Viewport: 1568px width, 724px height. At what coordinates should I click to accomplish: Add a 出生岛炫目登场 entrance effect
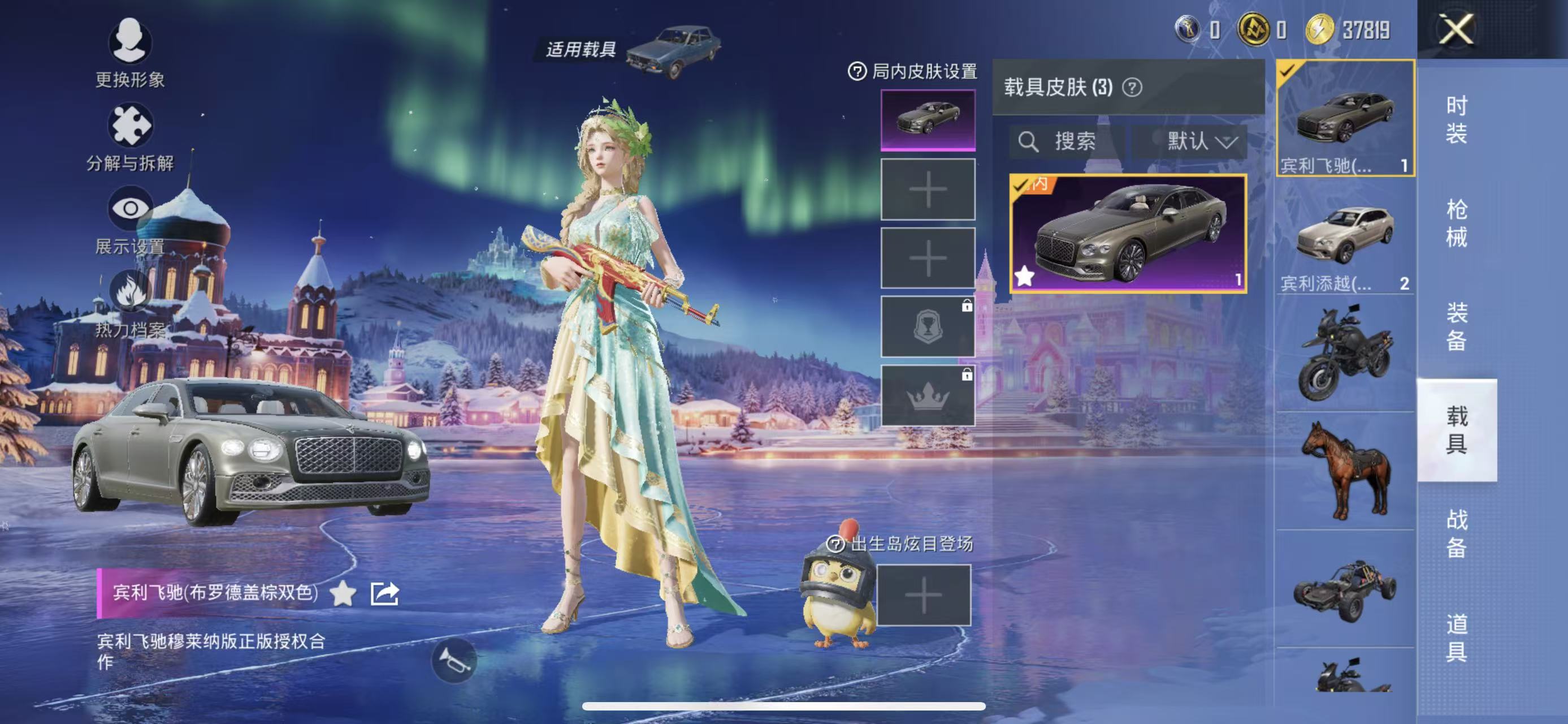pyautogui.click(x=924, y=595)
